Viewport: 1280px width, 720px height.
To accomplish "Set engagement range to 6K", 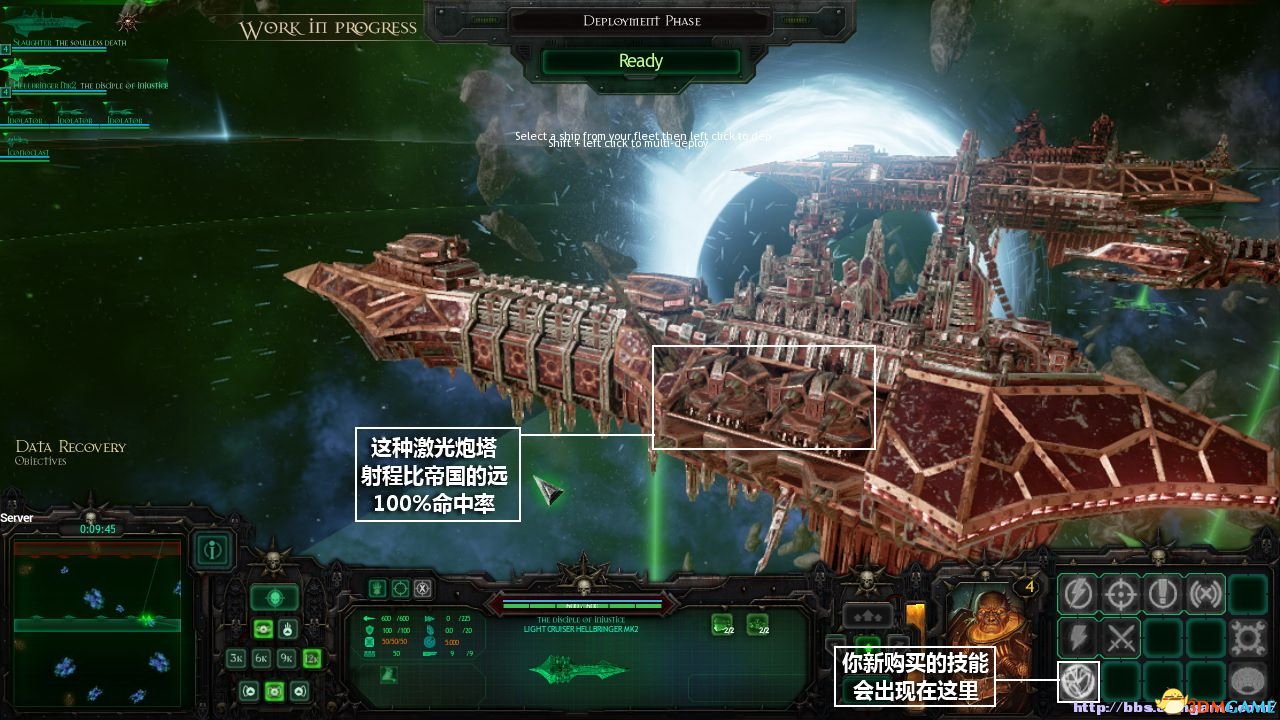I will (x=261, y=658).
